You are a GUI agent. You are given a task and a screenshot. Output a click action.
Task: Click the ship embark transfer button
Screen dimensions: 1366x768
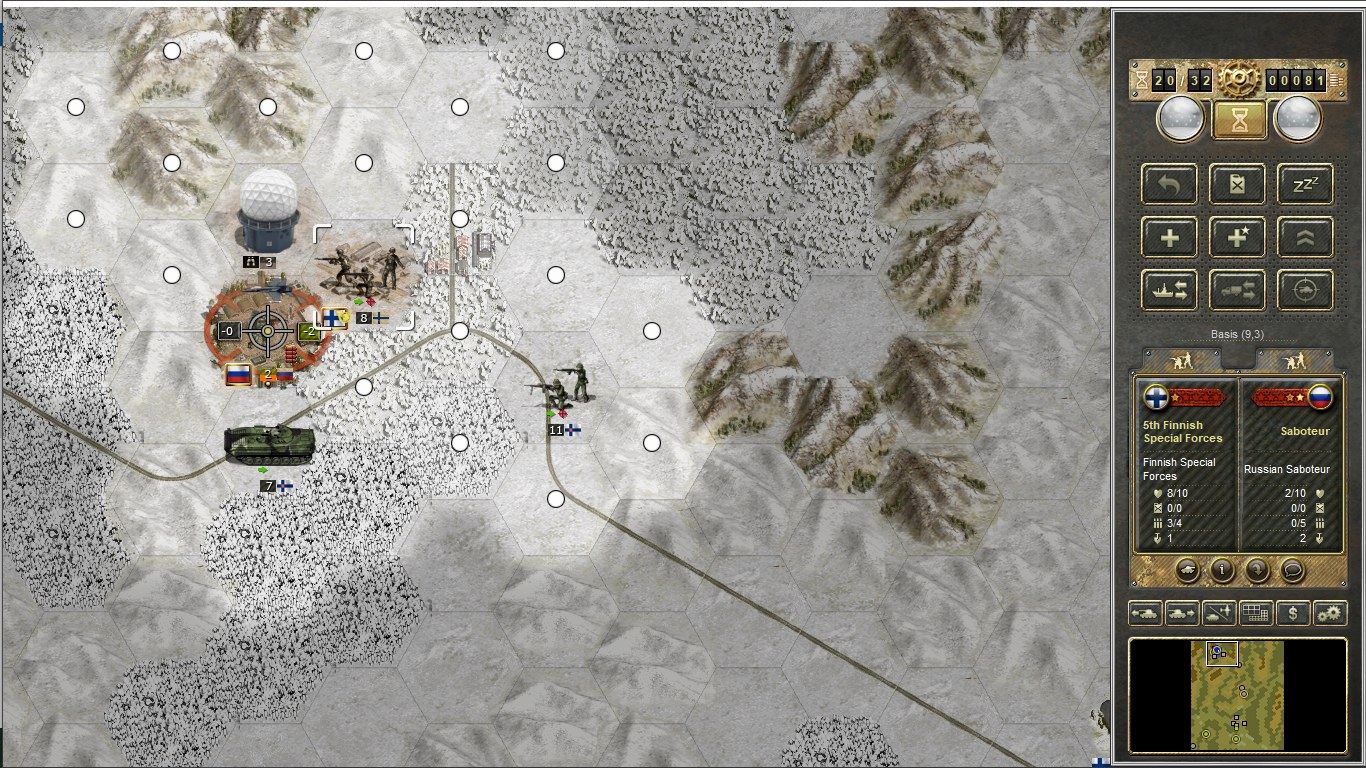pos(1169,289)
